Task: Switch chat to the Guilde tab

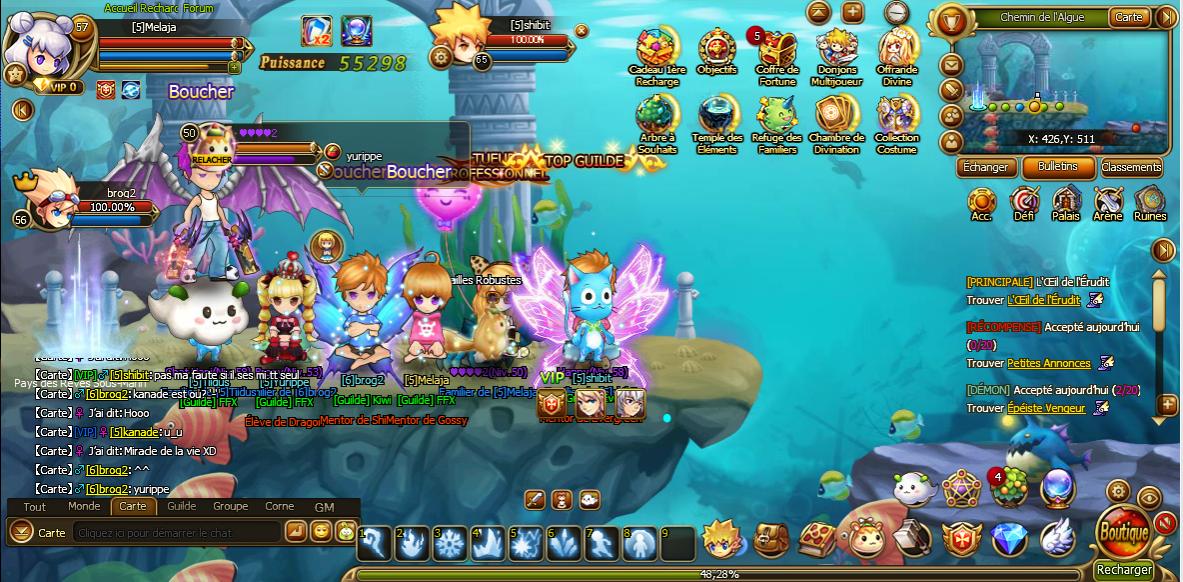Action: [181, 506]
